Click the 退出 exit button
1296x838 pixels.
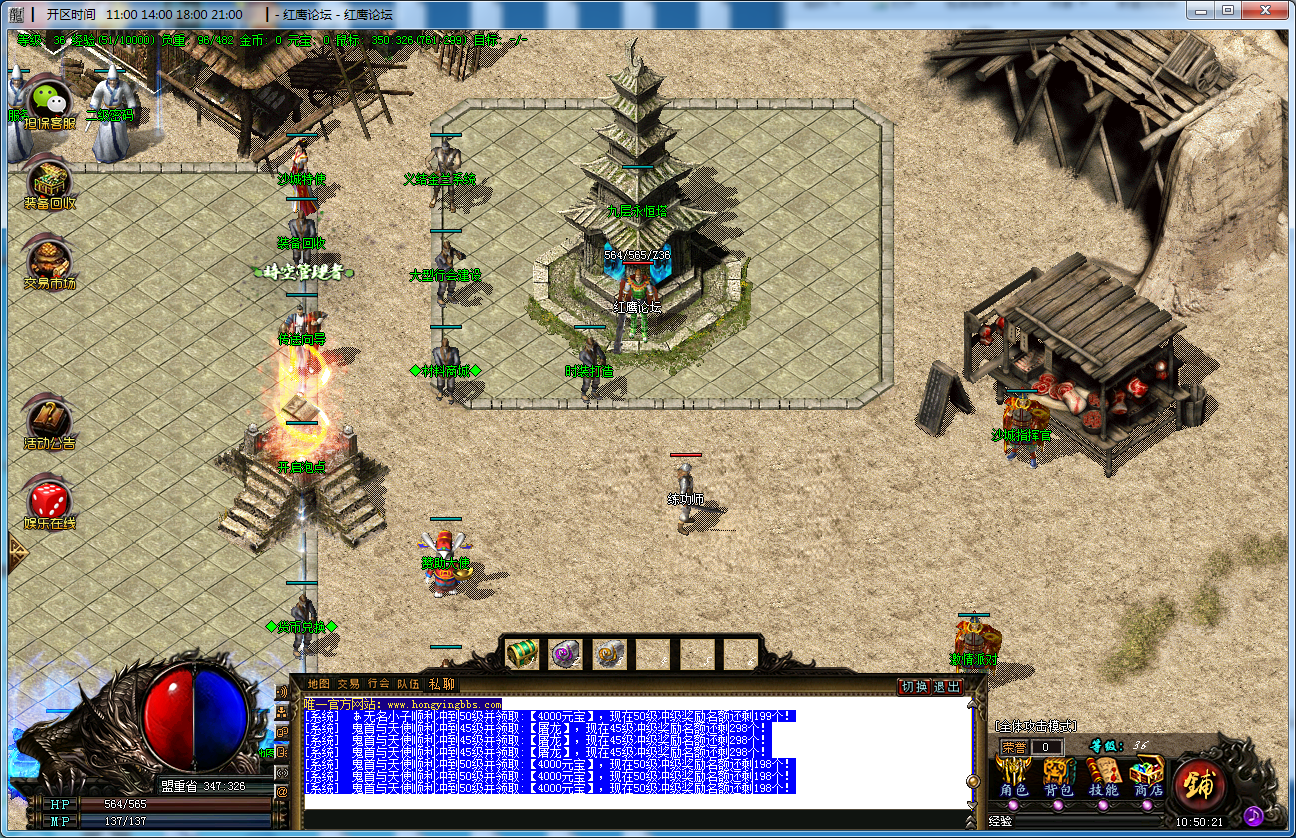coord(946,687)
